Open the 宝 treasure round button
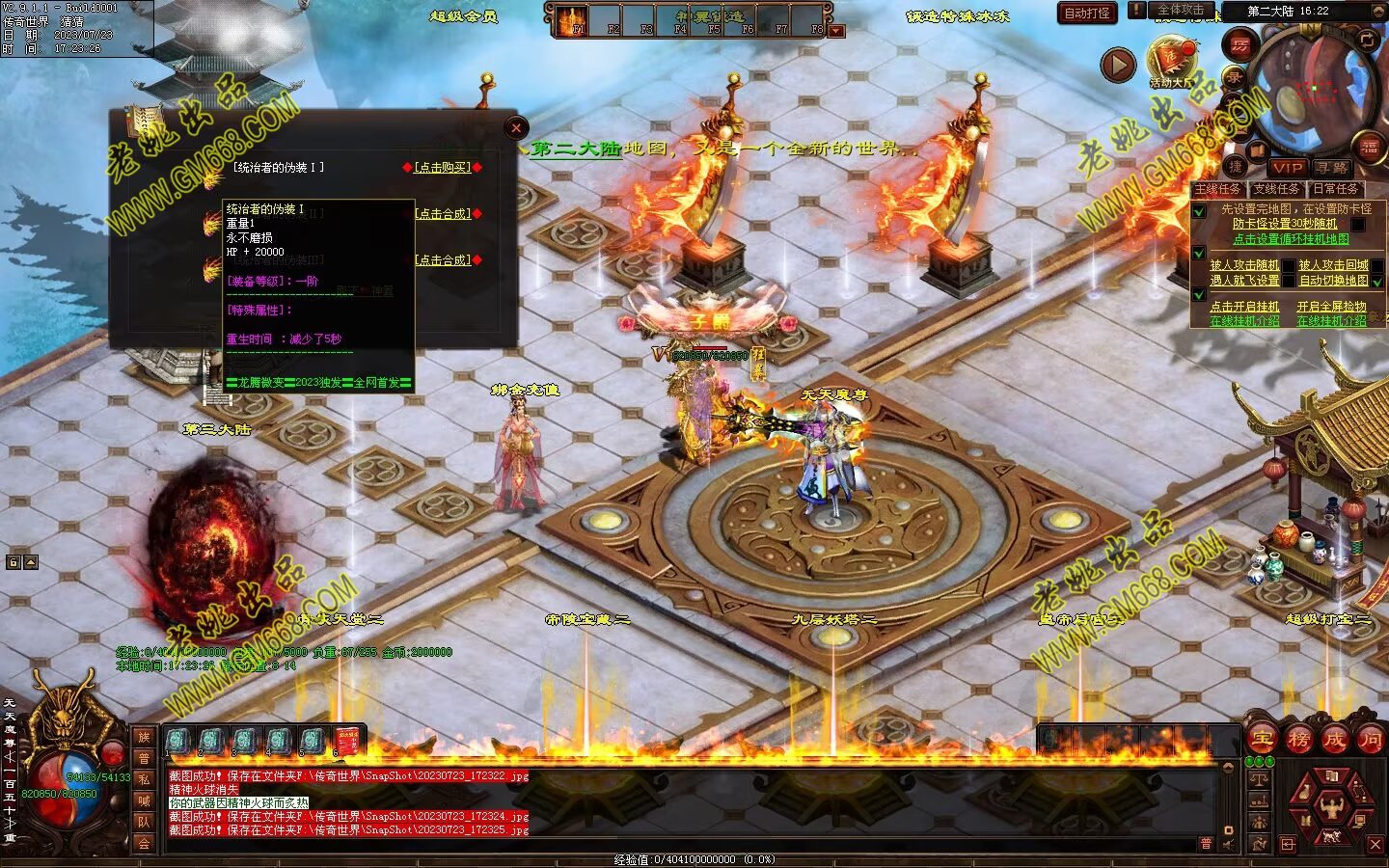The image size is (1389, 868). tap(1262, 740)
